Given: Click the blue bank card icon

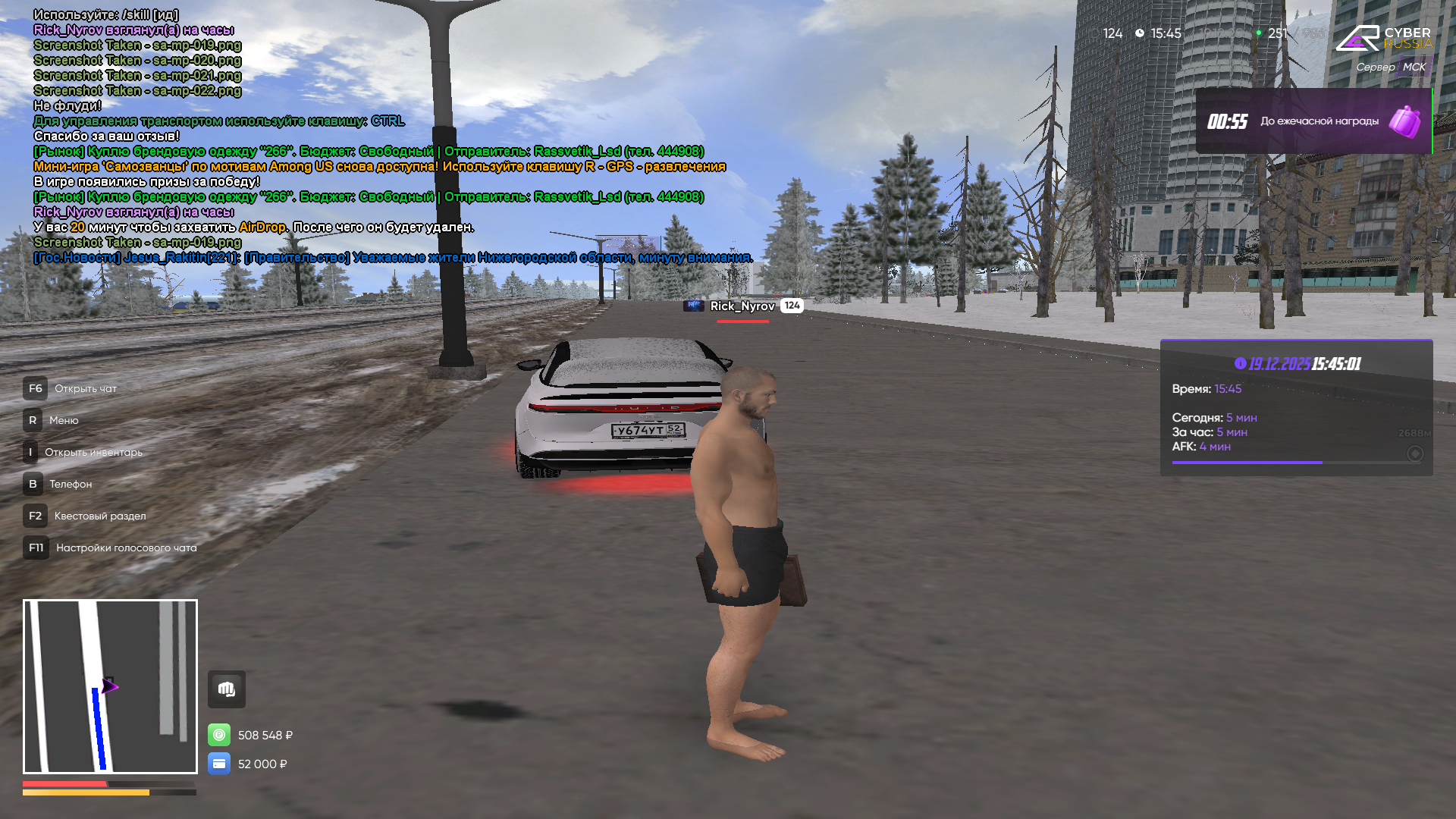Looking at the screenshot, I should pyautogui.click(x=219, y=764).
